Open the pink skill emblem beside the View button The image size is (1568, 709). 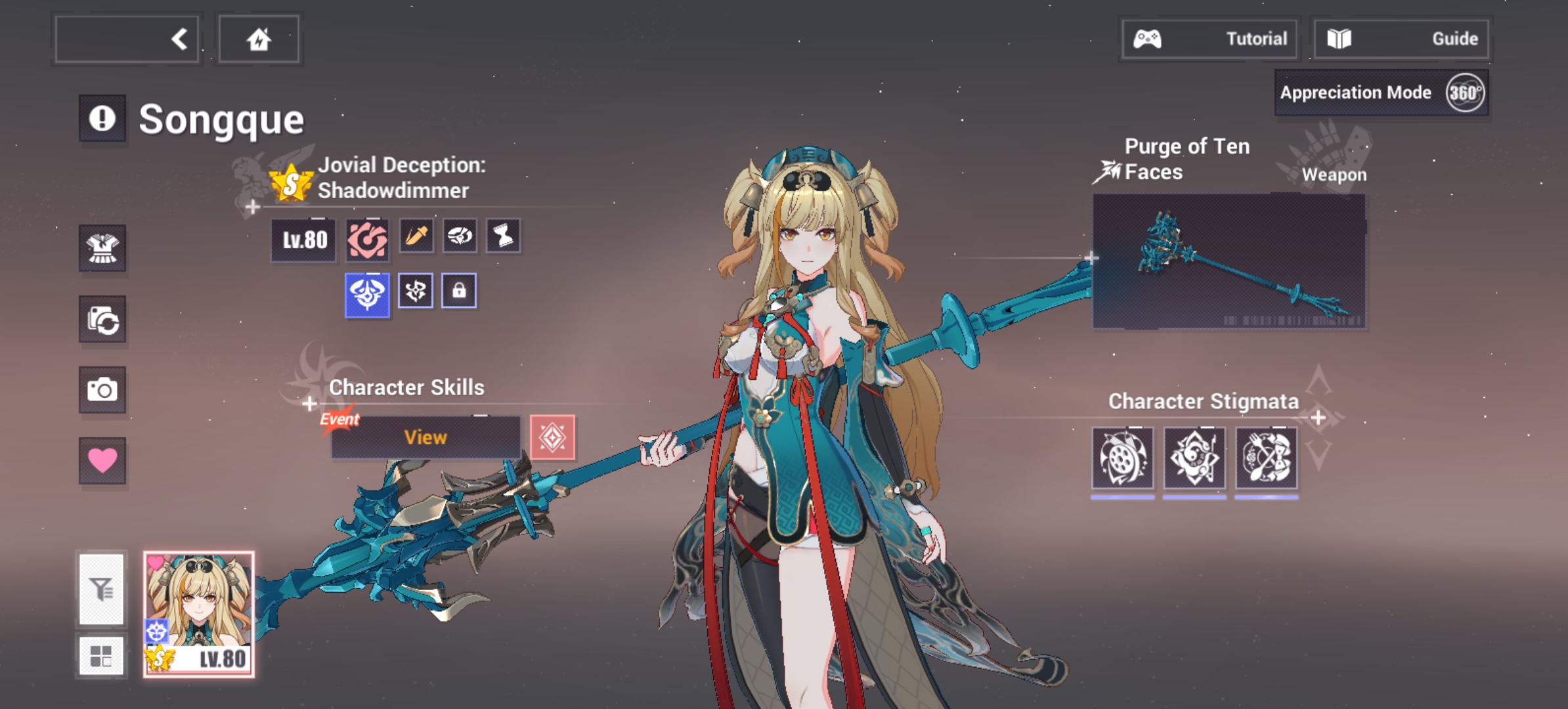coord(552,439)
